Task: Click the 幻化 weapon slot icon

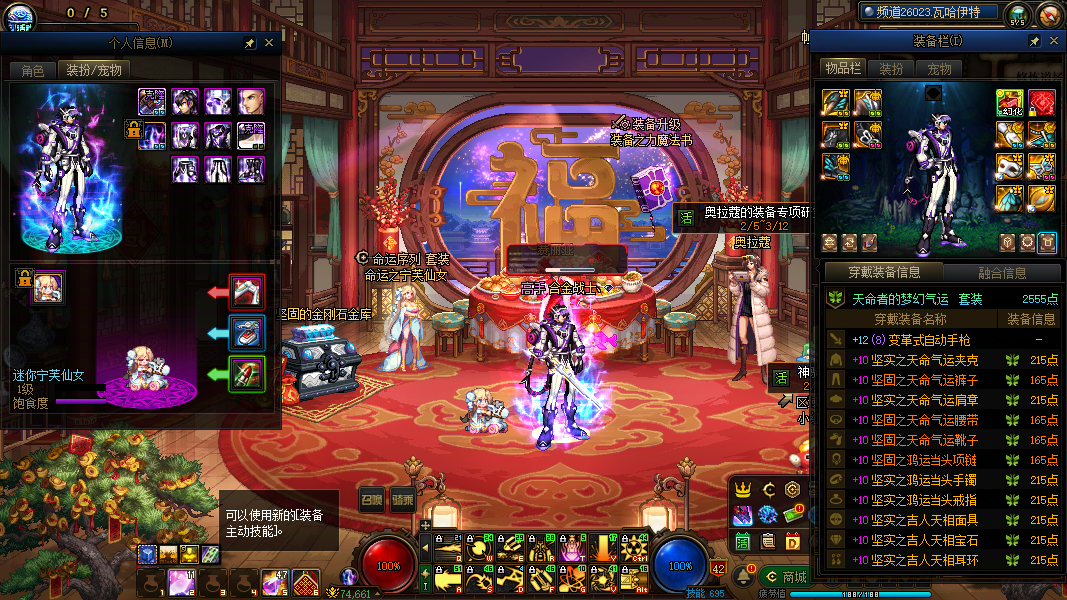Action: tap(1010, 103)
